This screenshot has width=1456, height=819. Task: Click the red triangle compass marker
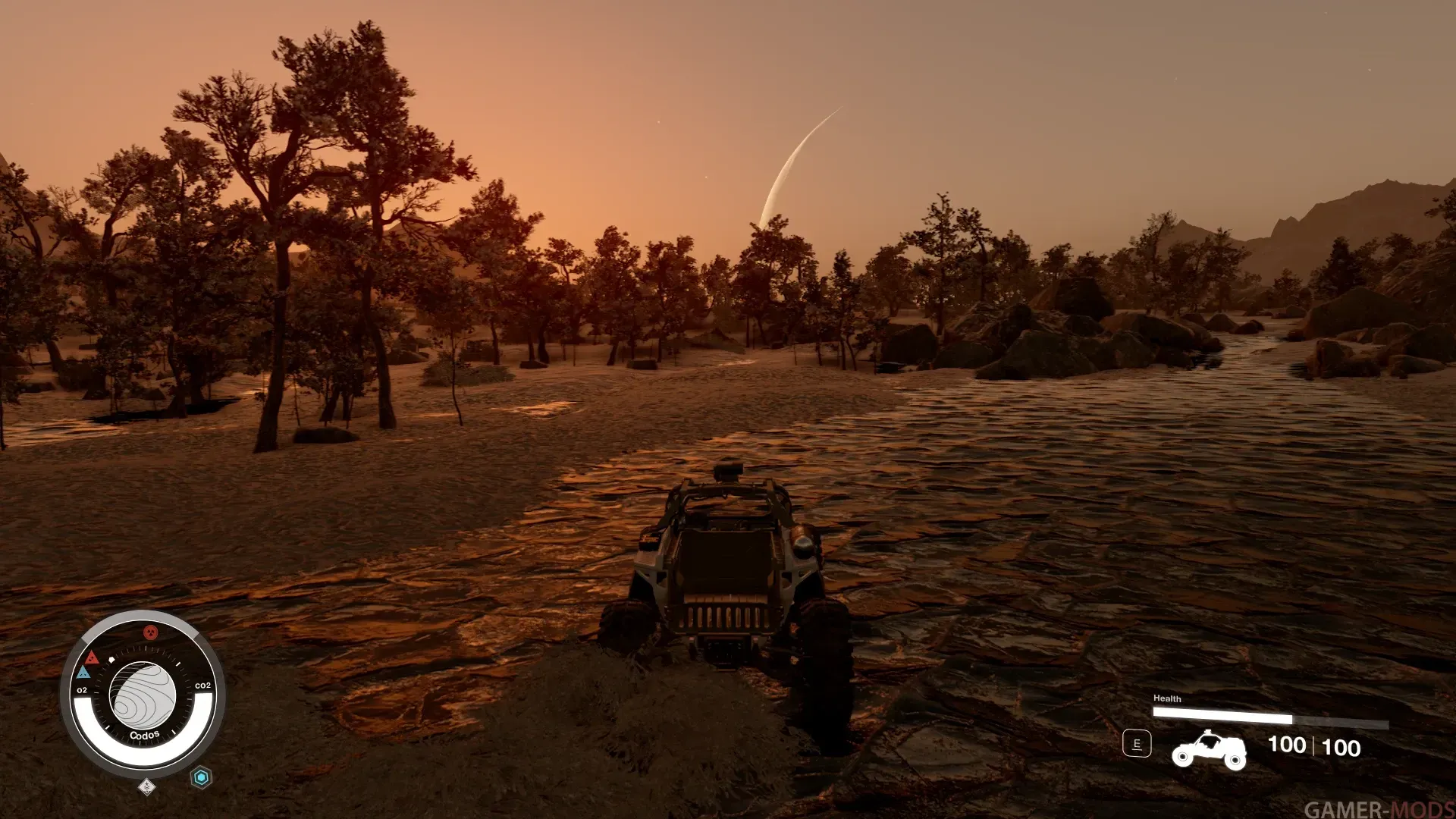(x=92, y=657)
